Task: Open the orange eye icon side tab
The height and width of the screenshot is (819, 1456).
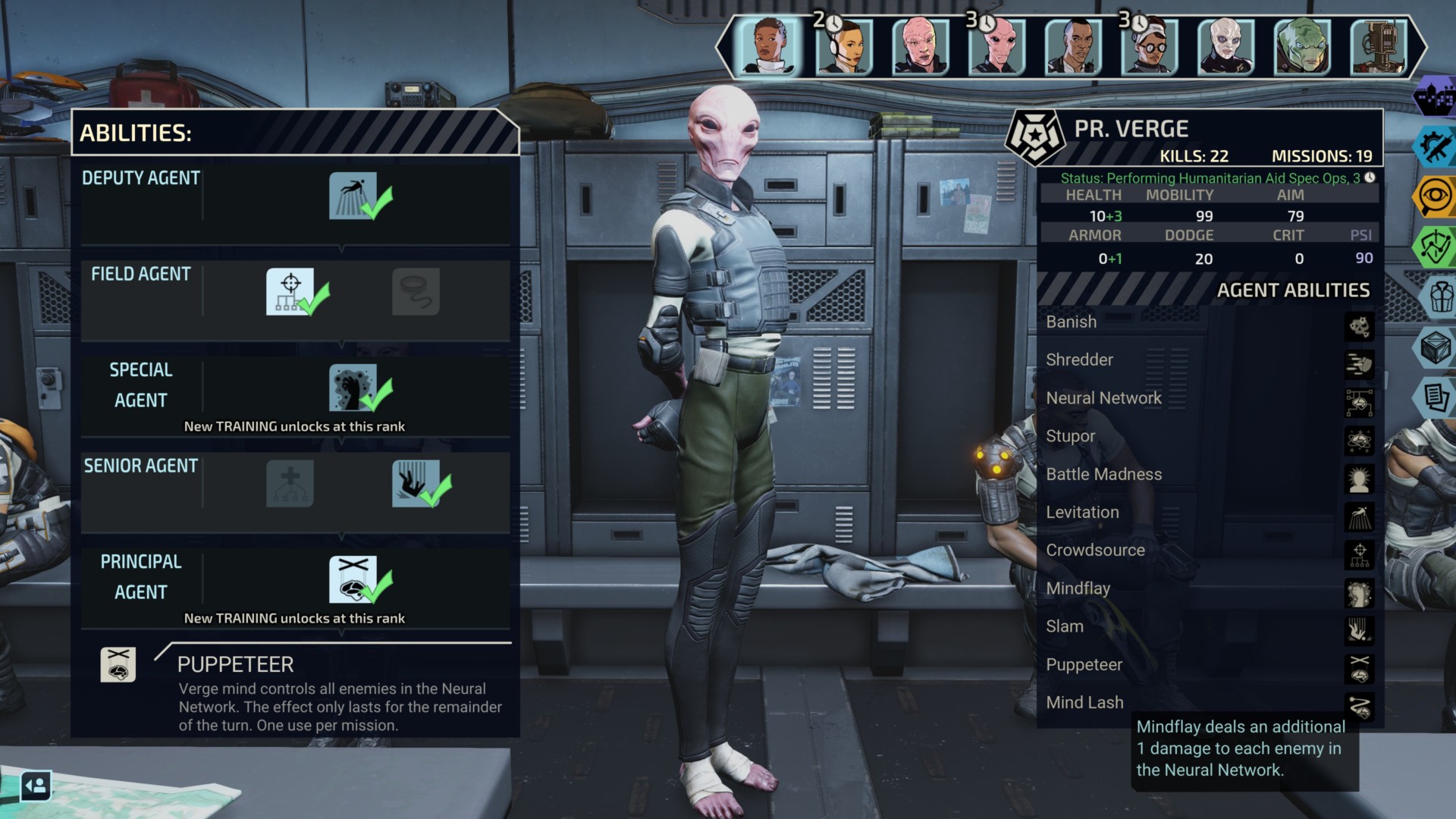Action: pos(1436,196)
